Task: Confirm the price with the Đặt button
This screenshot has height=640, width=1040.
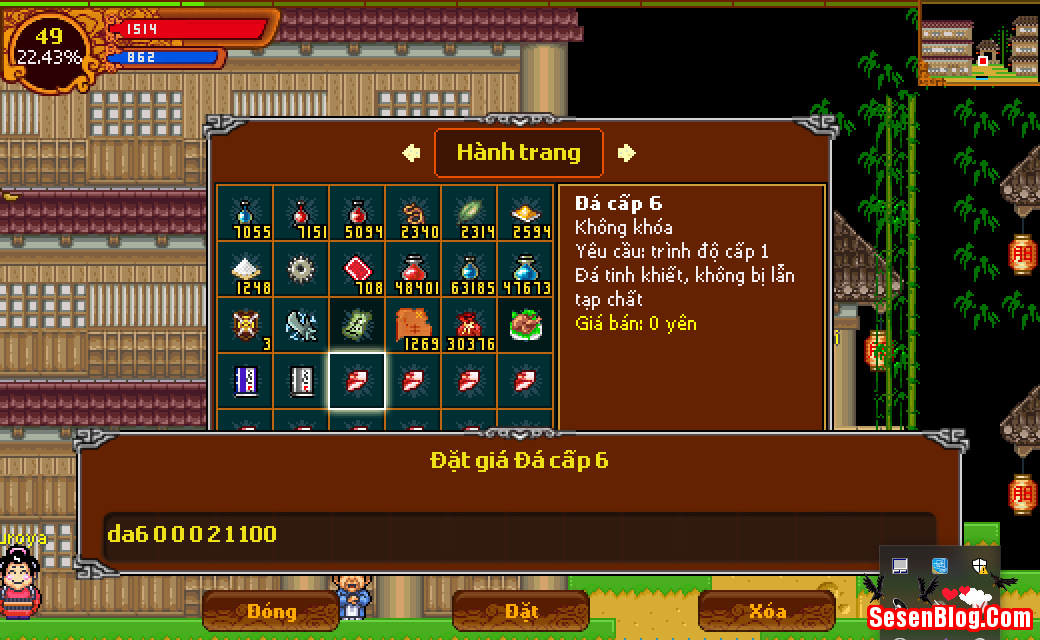Action: [521, 611]
